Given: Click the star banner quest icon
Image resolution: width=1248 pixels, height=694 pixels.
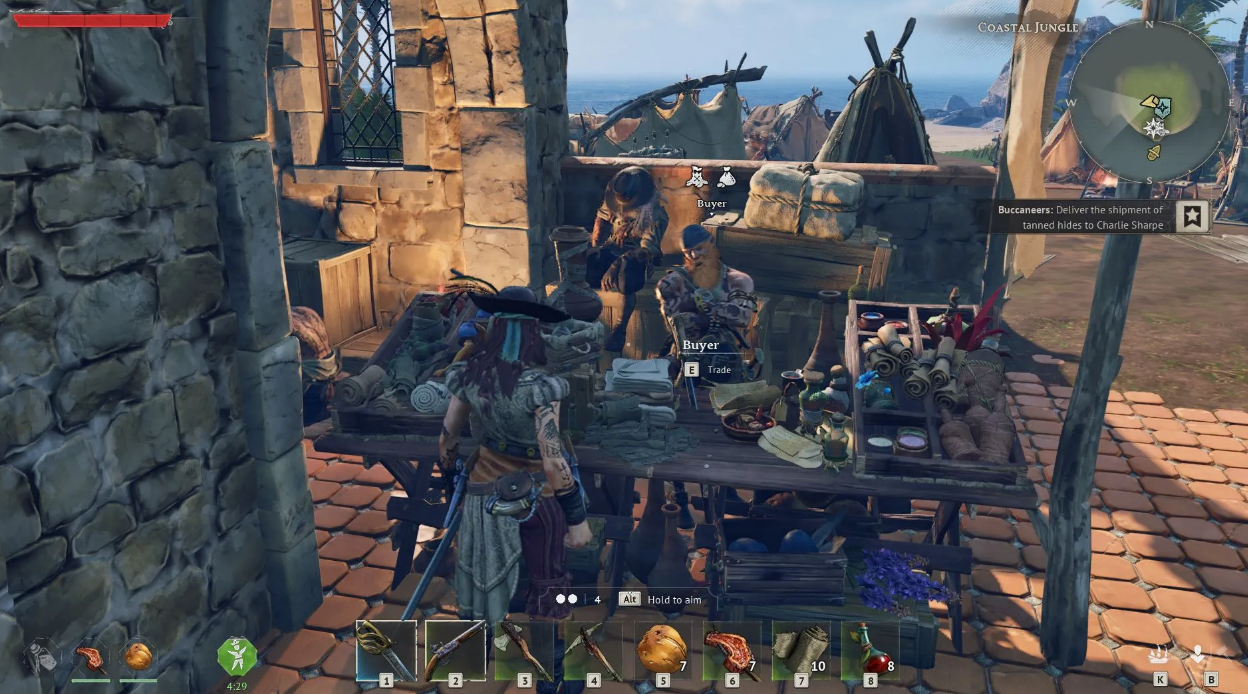Looking at the screenshot, I should (1192, 216).
